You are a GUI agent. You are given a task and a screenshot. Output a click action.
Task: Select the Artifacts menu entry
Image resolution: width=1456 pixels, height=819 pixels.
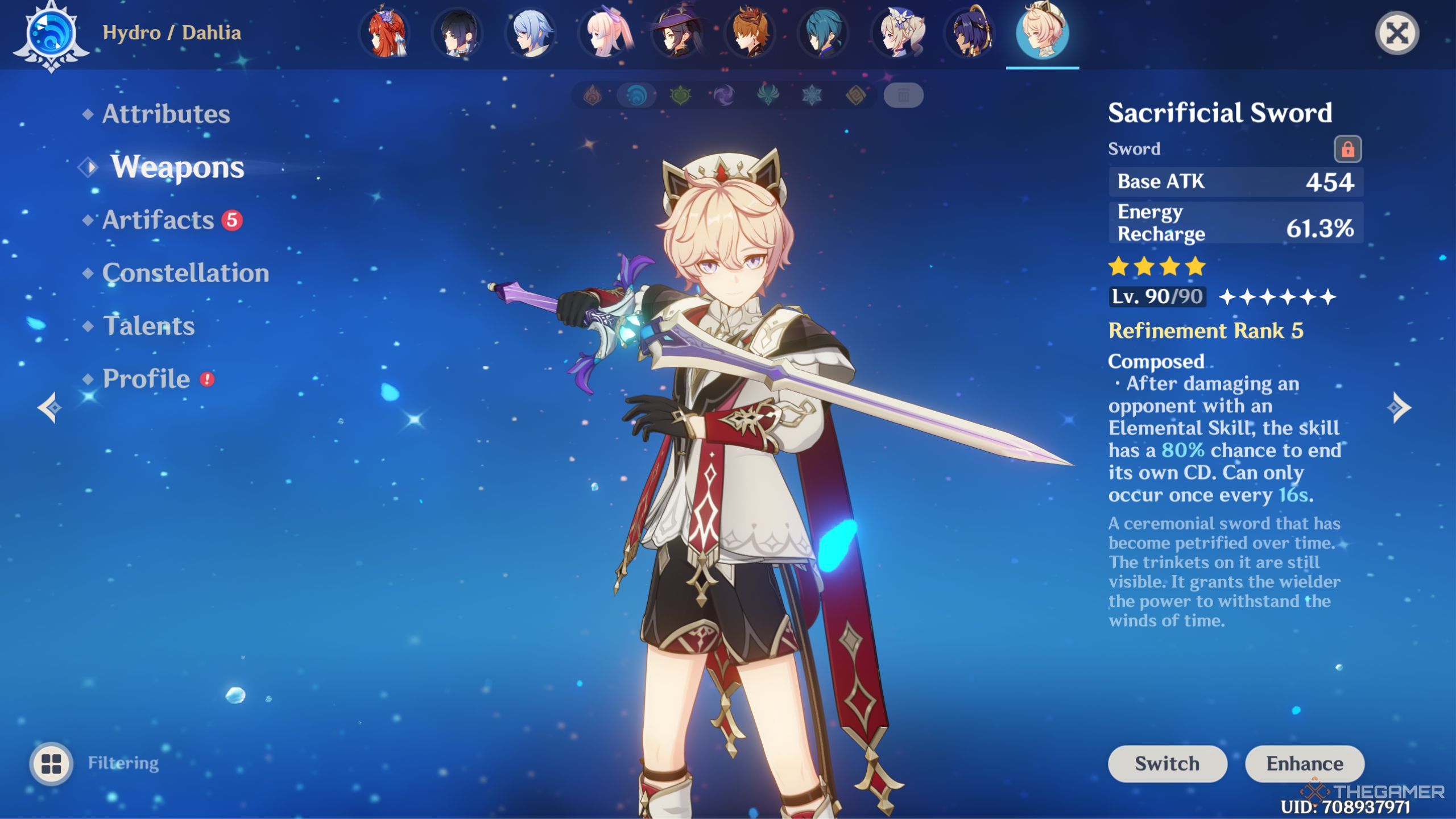click(x=158, y=220)
